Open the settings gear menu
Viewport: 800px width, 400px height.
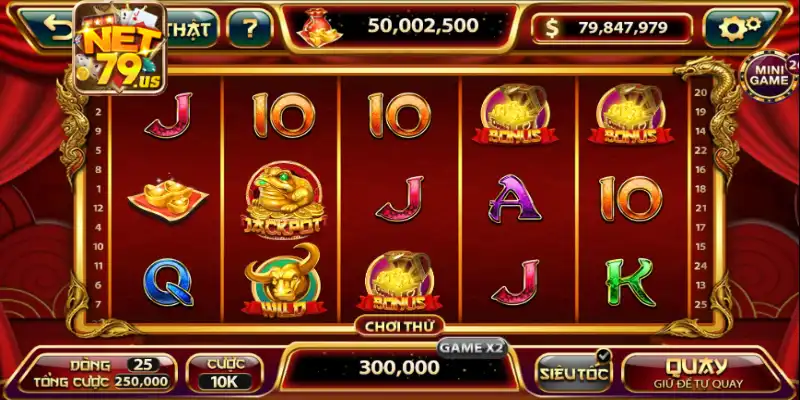pos(741,29)
